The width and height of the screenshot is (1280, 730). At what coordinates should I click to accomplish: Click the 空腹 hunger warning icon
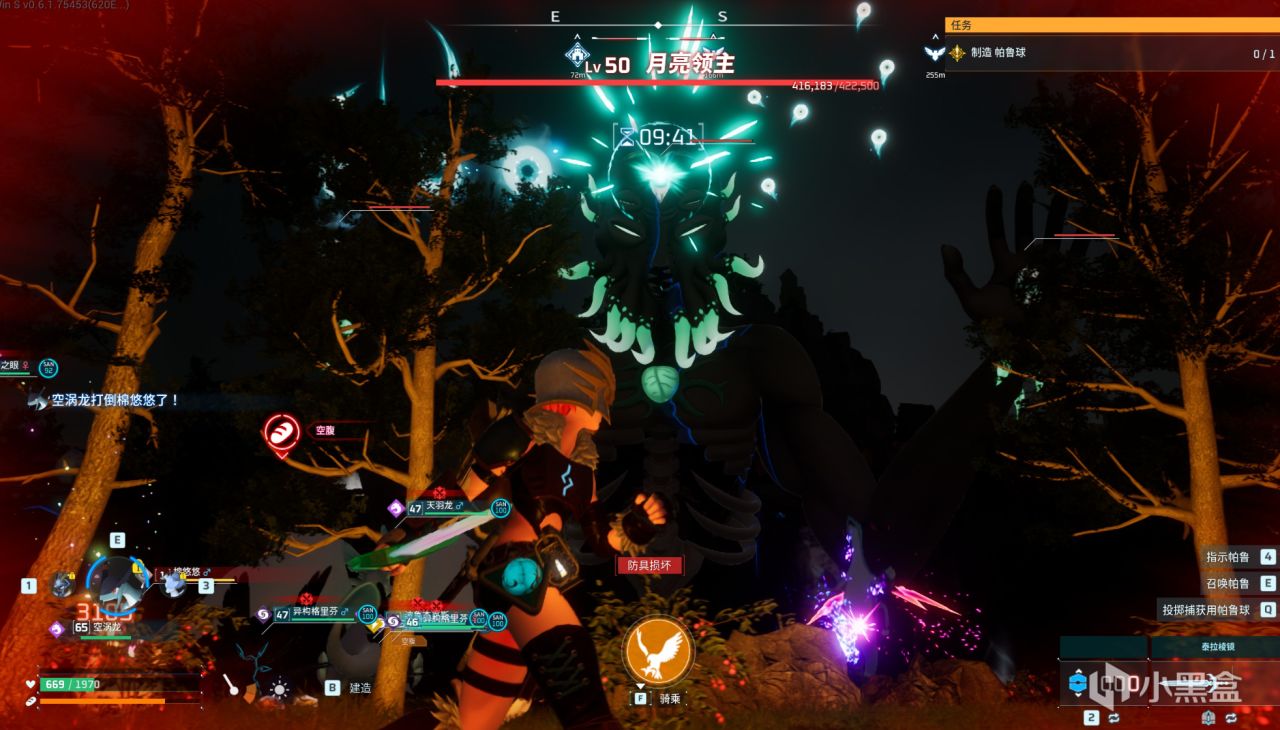pyautogui.click(x=281, y=432)
